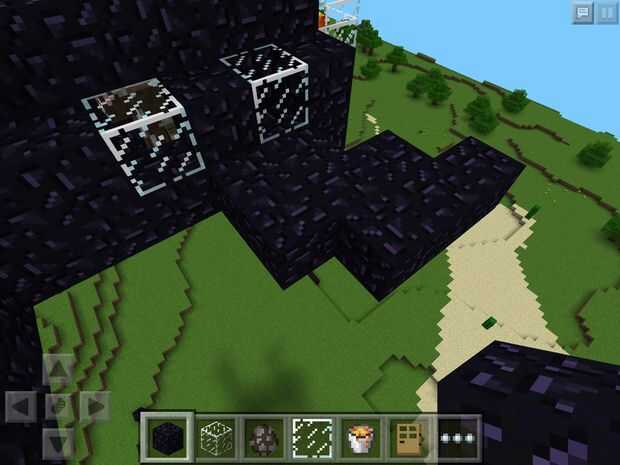Select the wooden door hotbar slot
The height and width of the screenshot is (465, 620).
408,438
